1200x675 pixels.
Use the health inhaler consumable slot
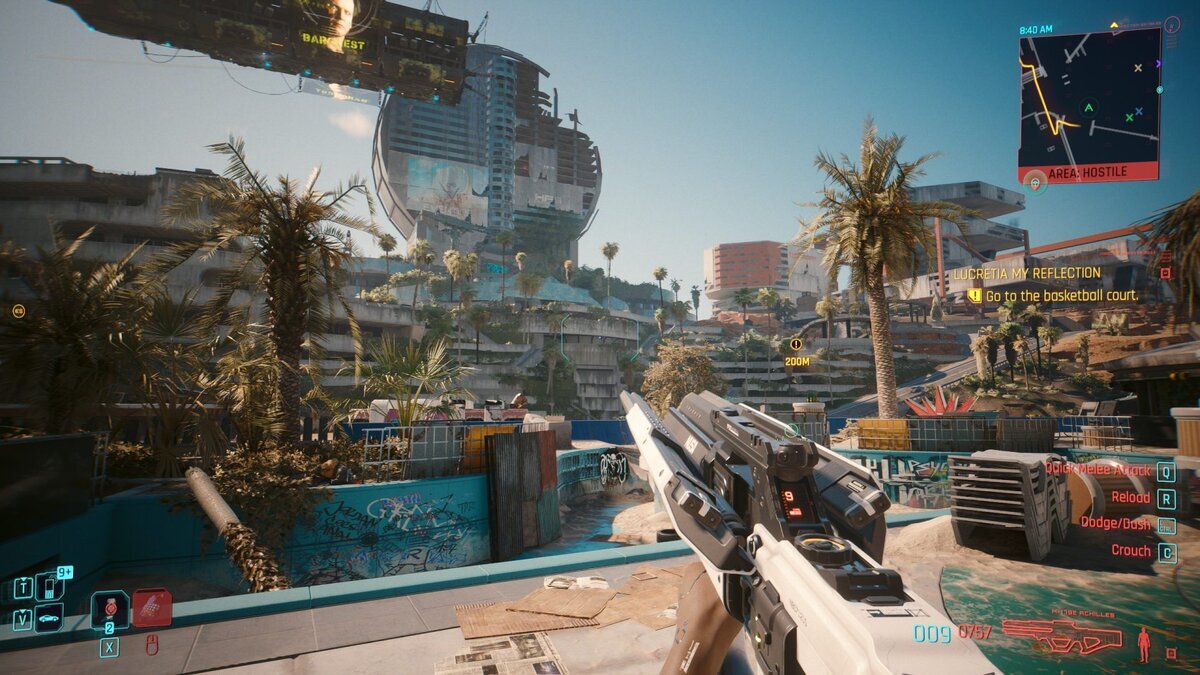(109, 609)
